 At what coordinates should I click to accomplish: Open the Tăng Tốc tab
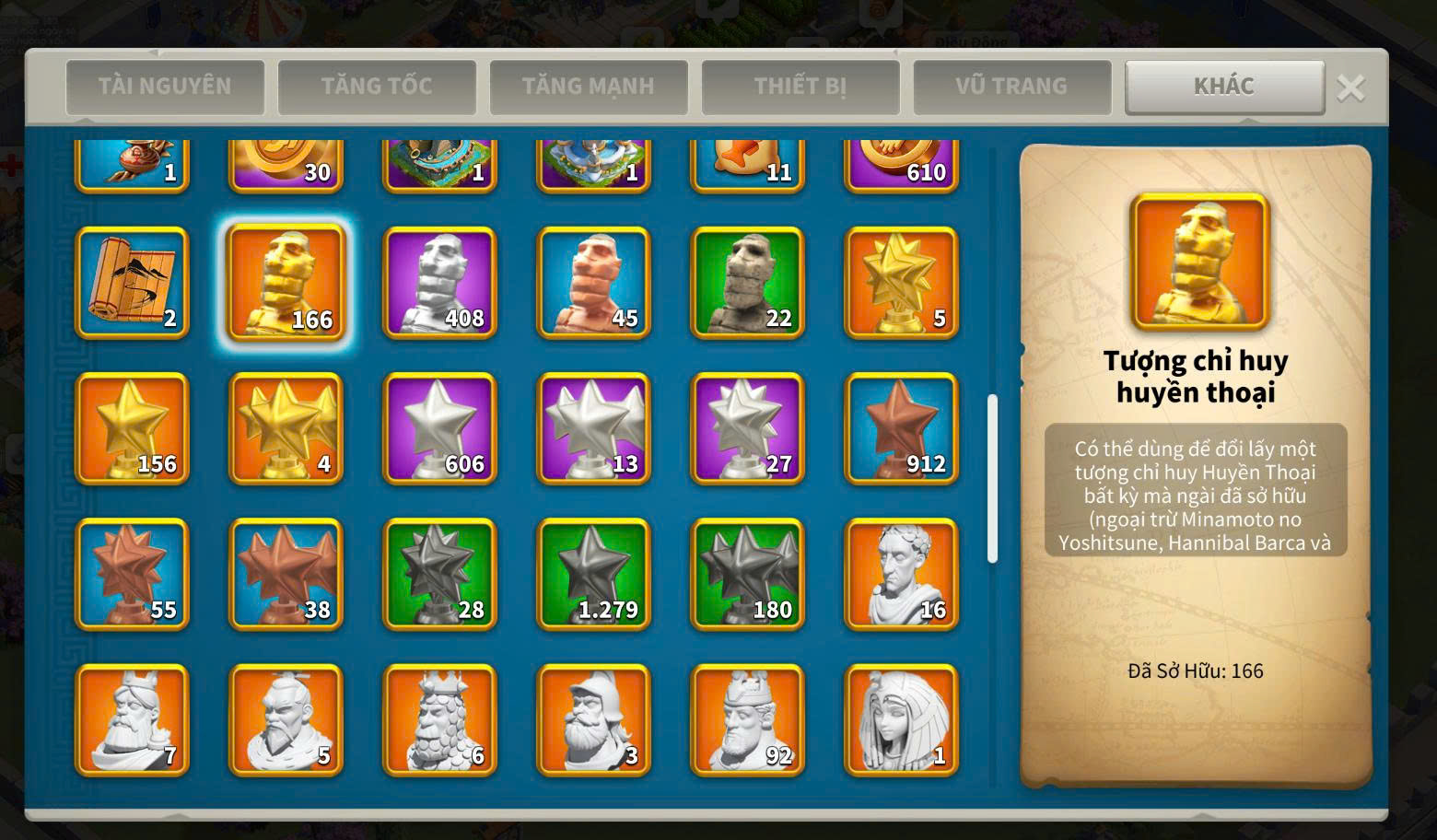coord(377,87)
